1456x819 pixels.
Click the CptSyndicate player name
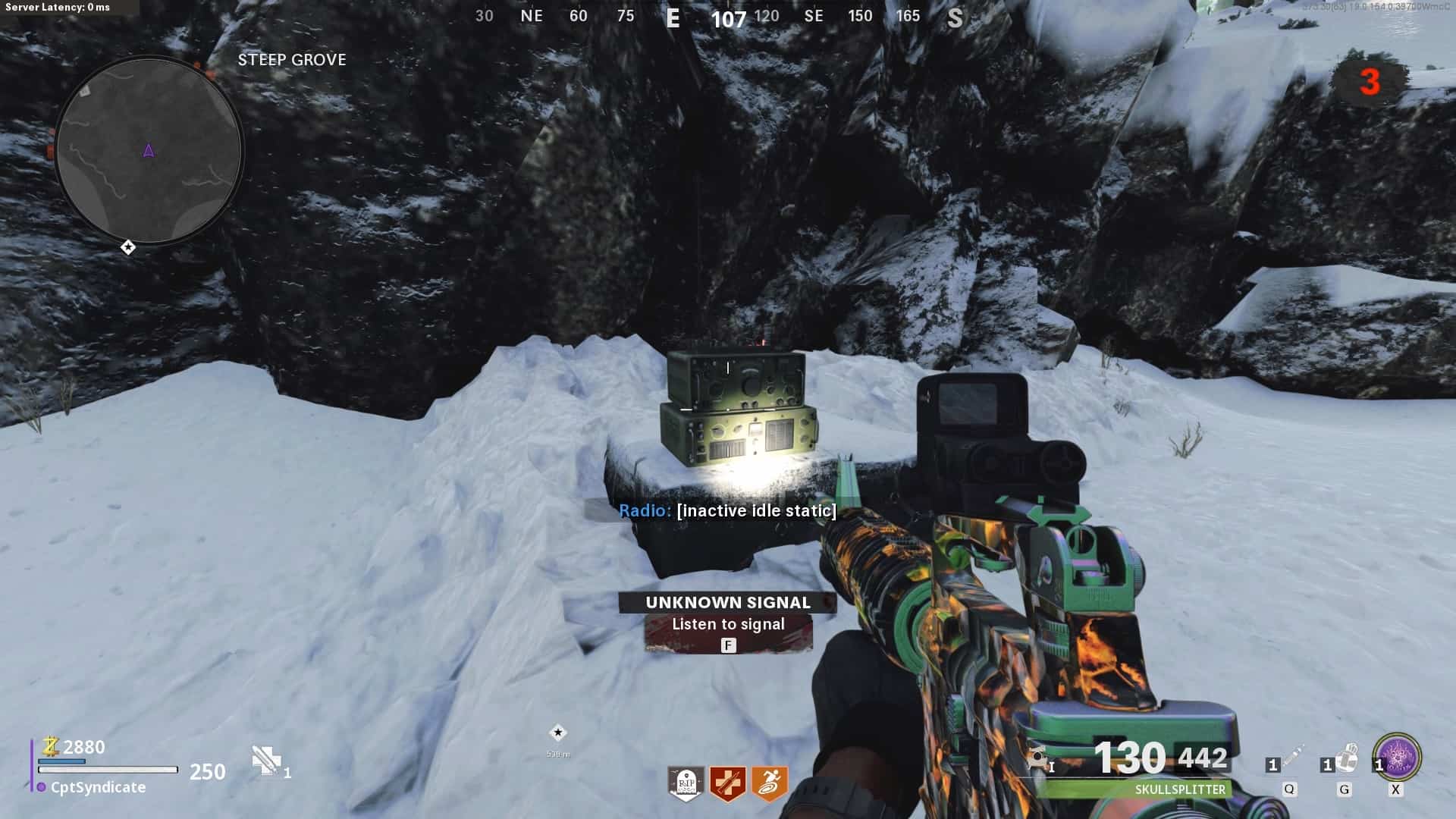click(x=98, y=787)
